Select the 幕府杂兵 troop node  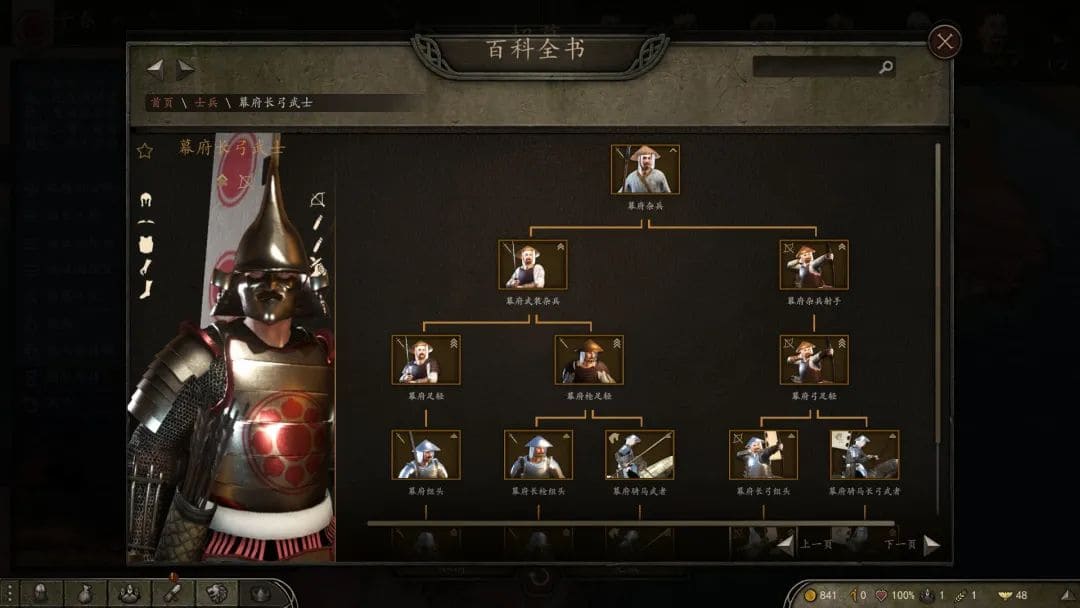(645, 170)
